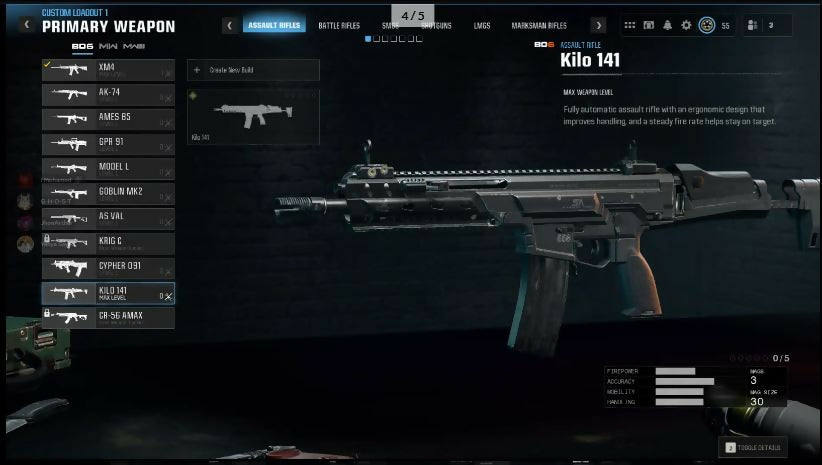Image resolution: width=822 pixels, height=465 pixels.
Task: Select the GPR 91 weapon row
Action: click(108, 144)
